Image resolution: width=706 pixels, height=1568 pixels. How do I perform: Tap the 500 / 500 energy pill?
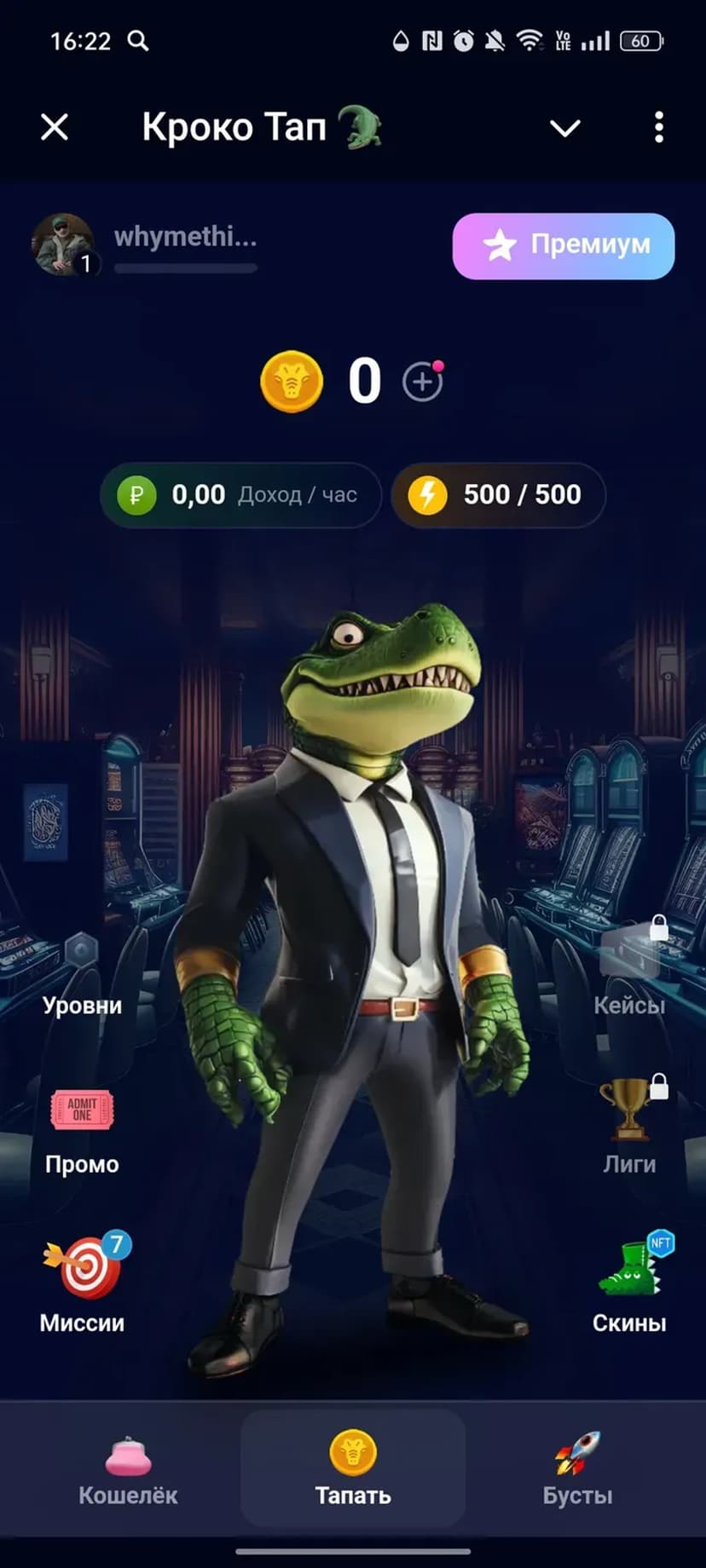coord(499,494)
